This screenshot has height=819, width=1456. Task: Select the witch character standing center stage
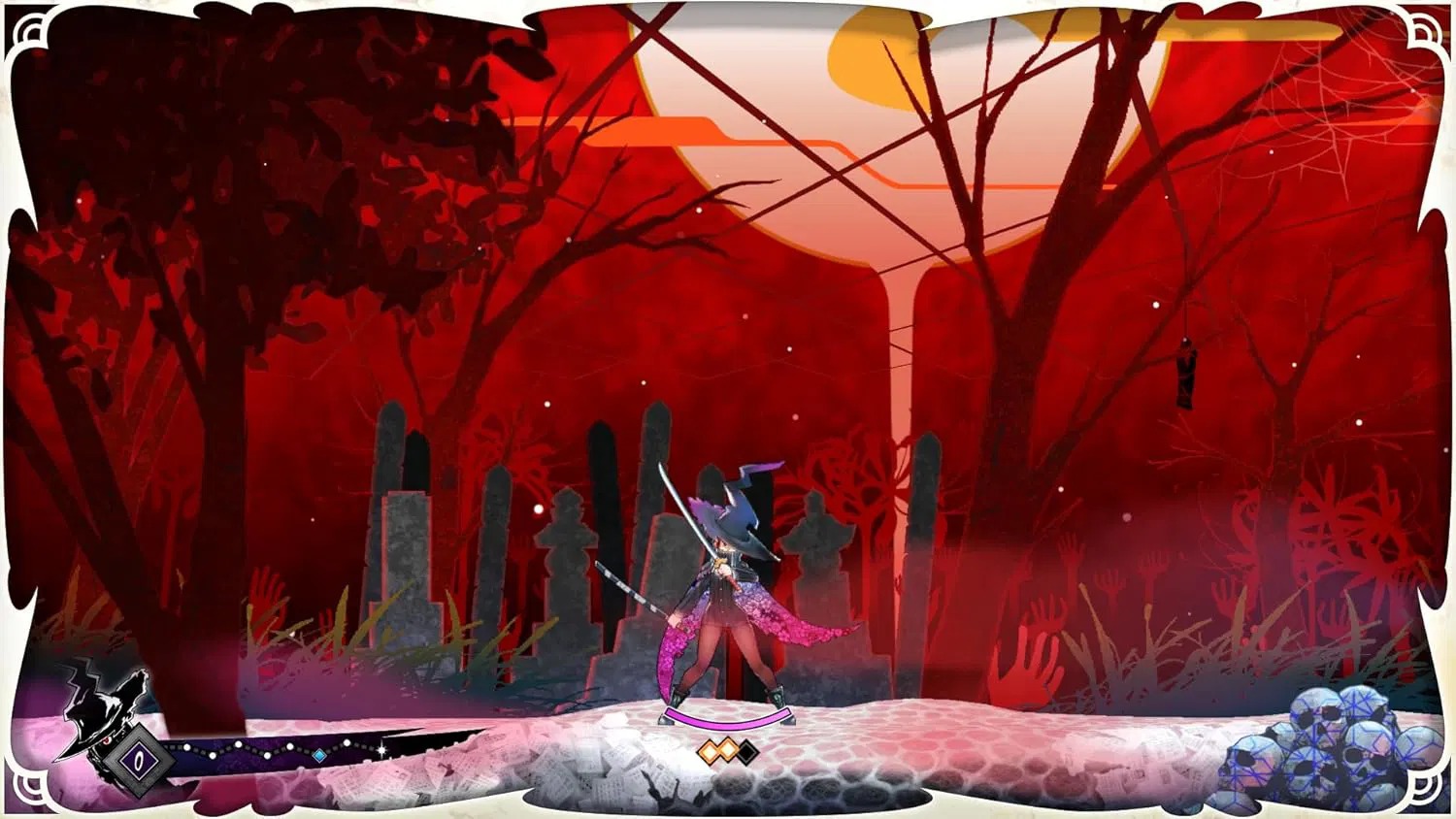(x=728, y=582)
